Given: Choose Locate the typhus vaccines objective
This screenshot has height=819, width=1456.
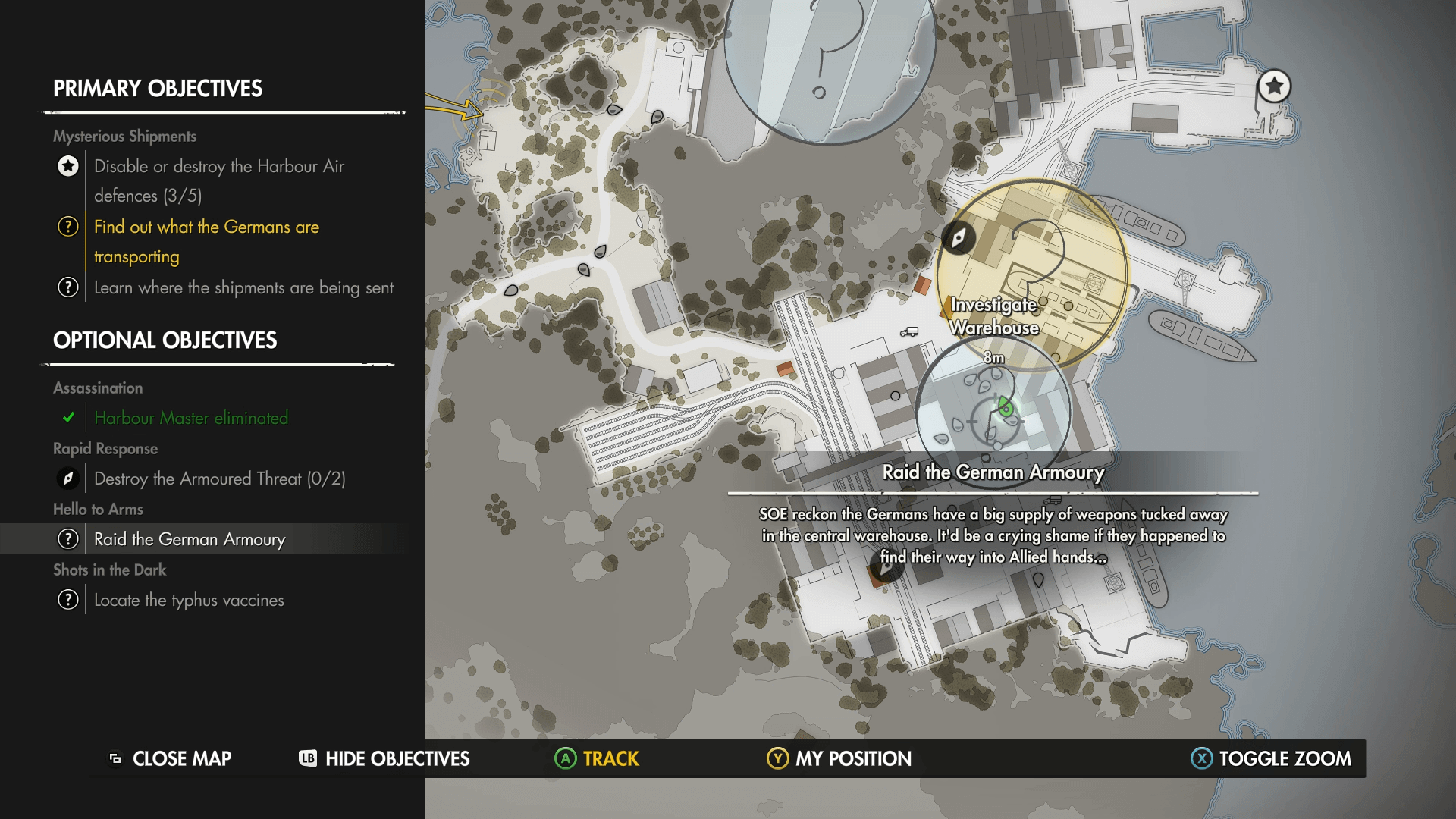Looking at the screenshot, I should click(189, 600).
